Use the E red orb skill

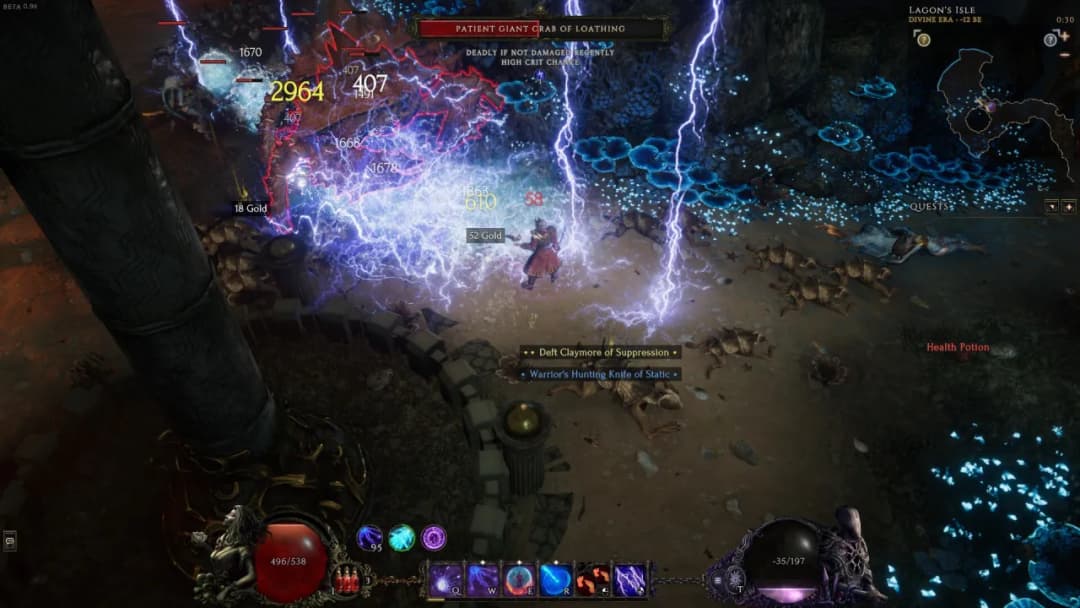[520, 580]
